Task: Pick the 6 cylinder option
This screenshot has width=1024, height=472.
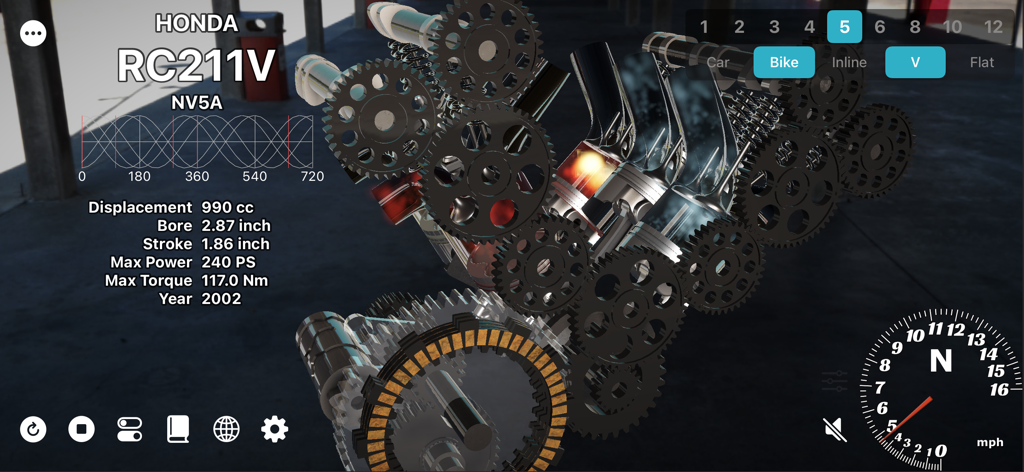Action: click(880, 27)
